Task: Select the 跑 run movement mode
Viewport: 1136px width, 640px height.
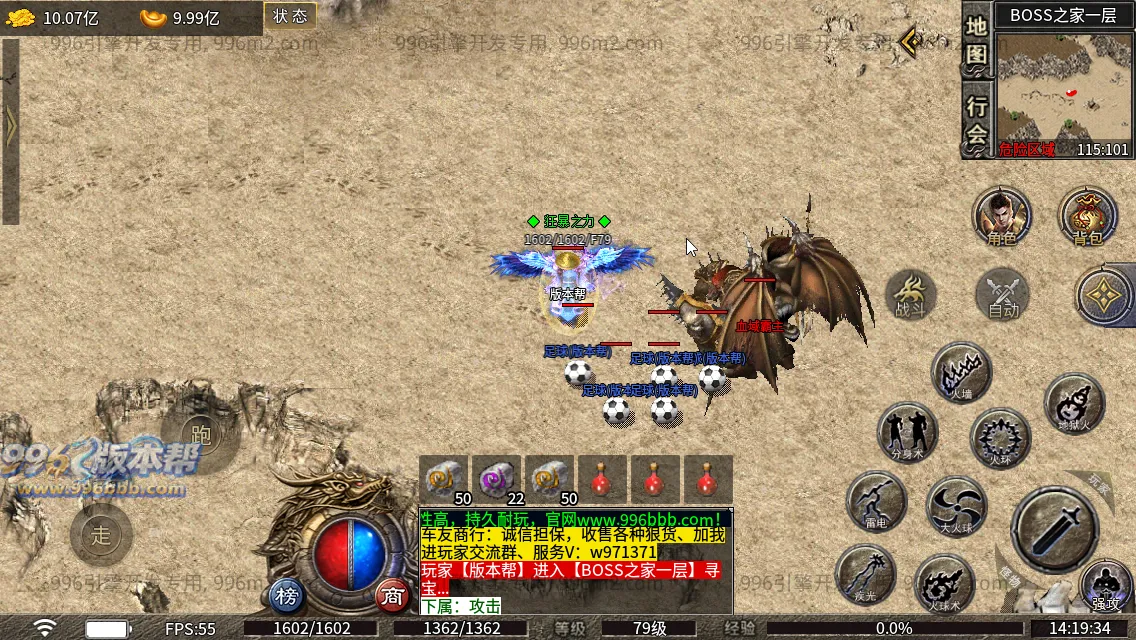Action: [x=200, y=434]
